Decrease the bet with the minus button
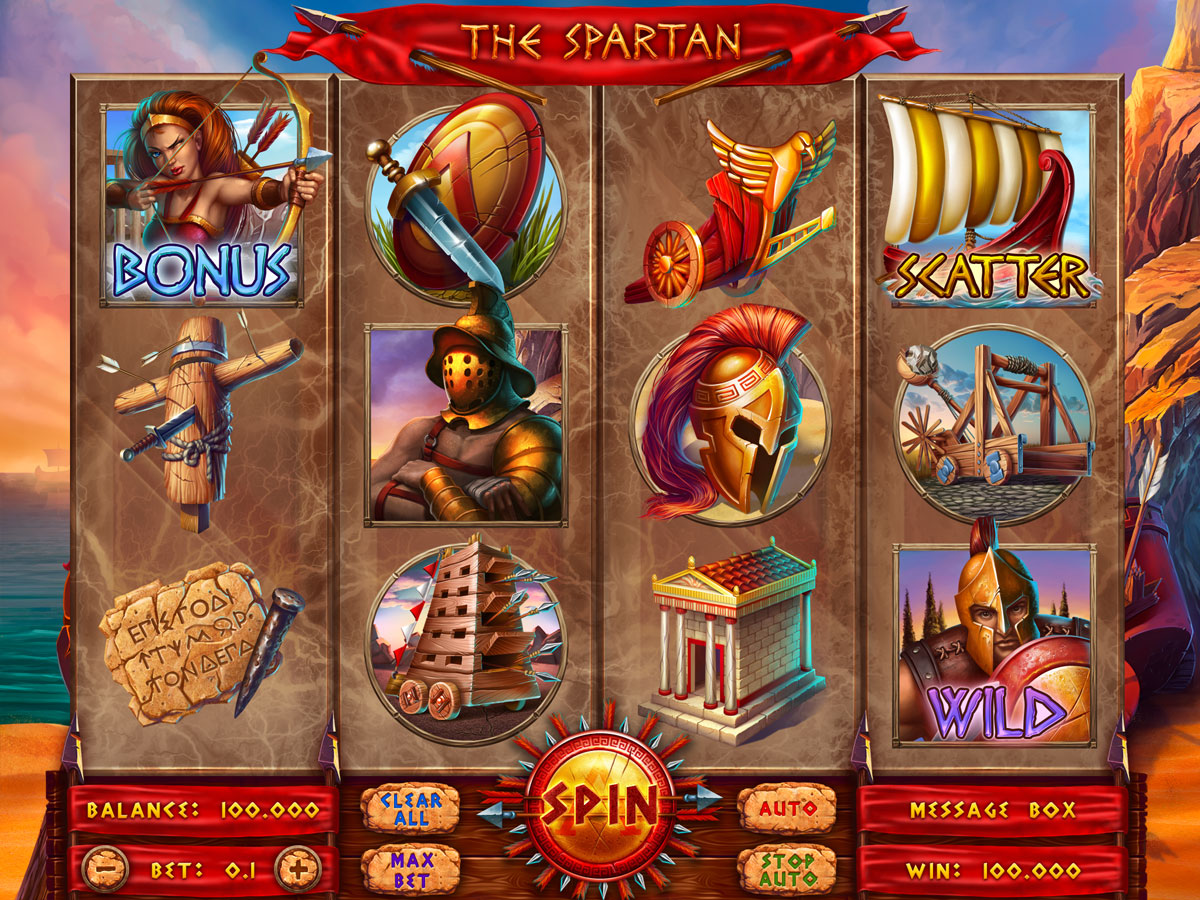 click(105, 869)
